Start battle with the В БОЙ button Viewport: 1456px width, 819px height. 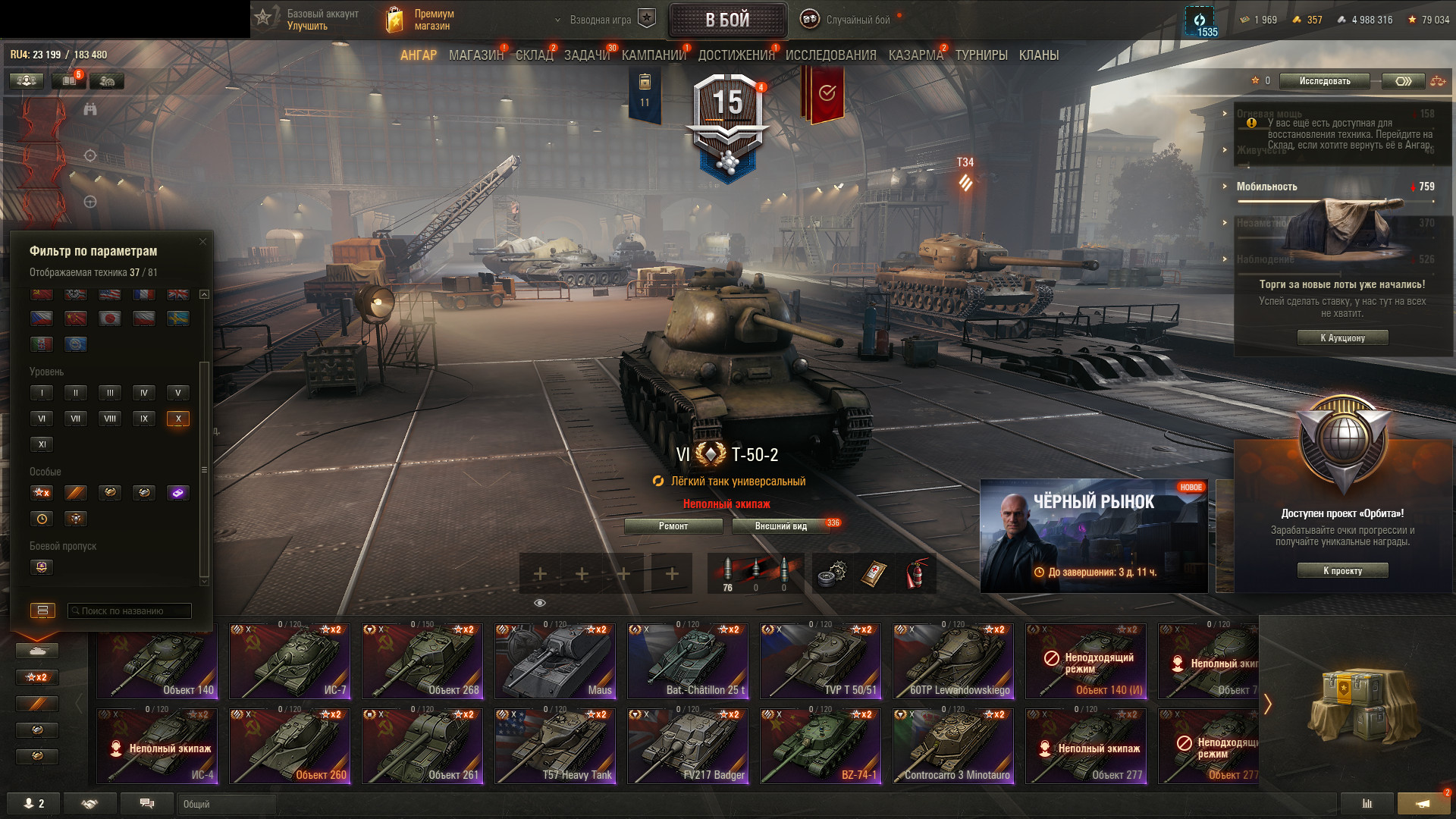(727, 20)
